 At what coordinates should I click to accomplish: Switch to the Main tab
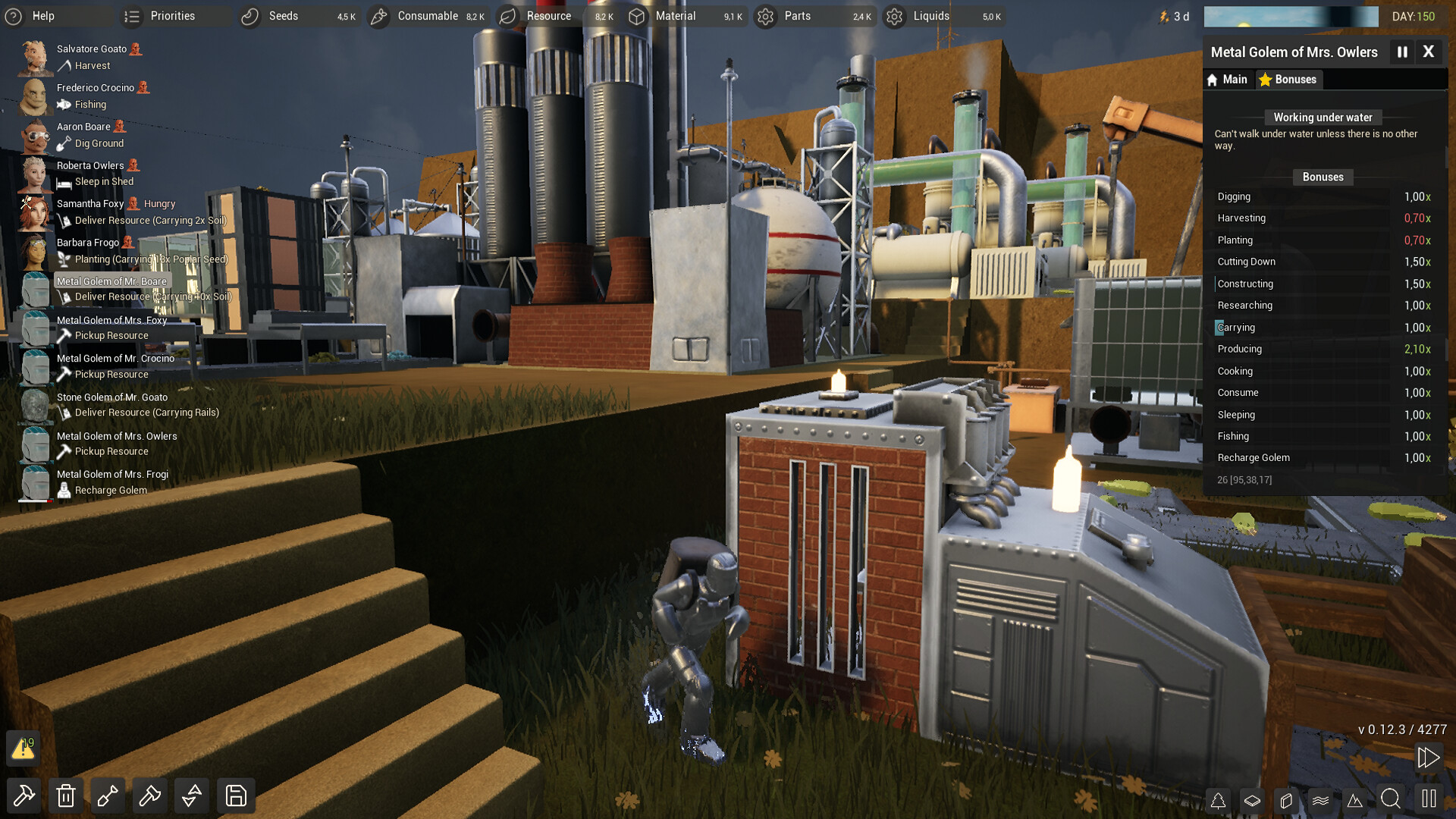[1228, 79]
